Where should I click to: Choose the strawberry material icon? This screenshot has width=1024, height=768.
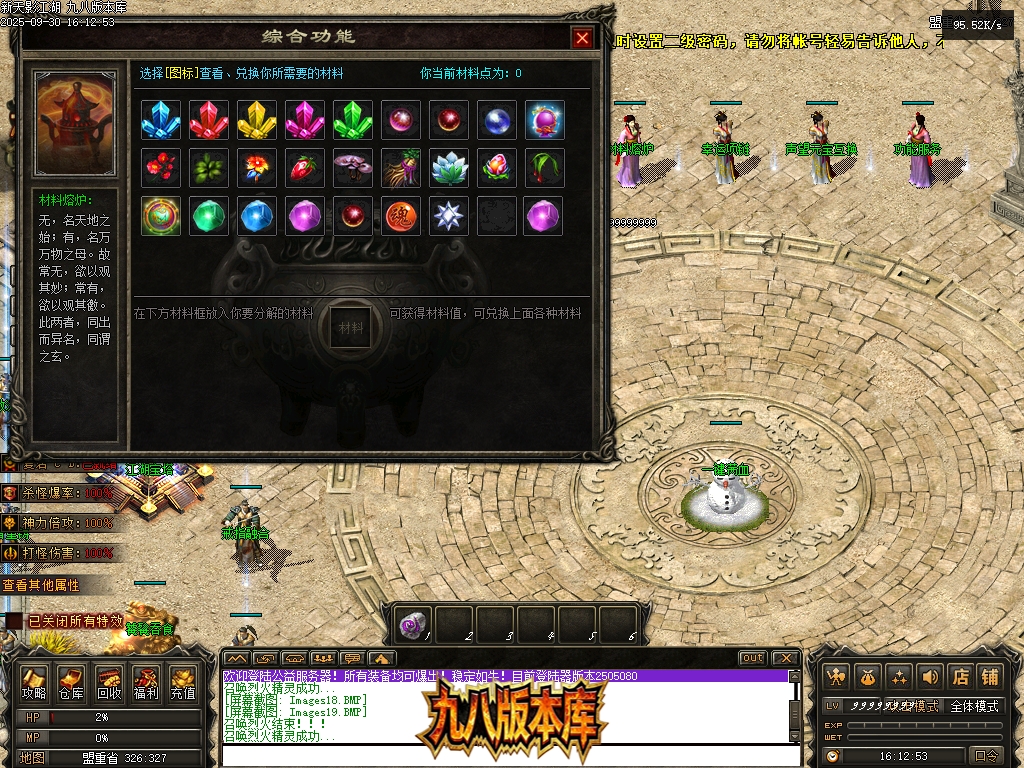(305, 168)
